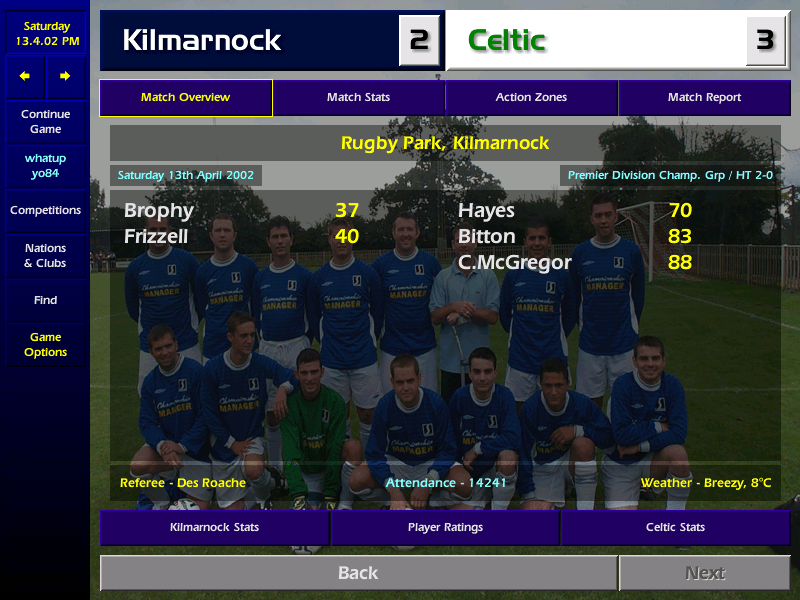Select goalscorer C.McGregor
This screenshot has width=800, height=600.
[515, 263]
